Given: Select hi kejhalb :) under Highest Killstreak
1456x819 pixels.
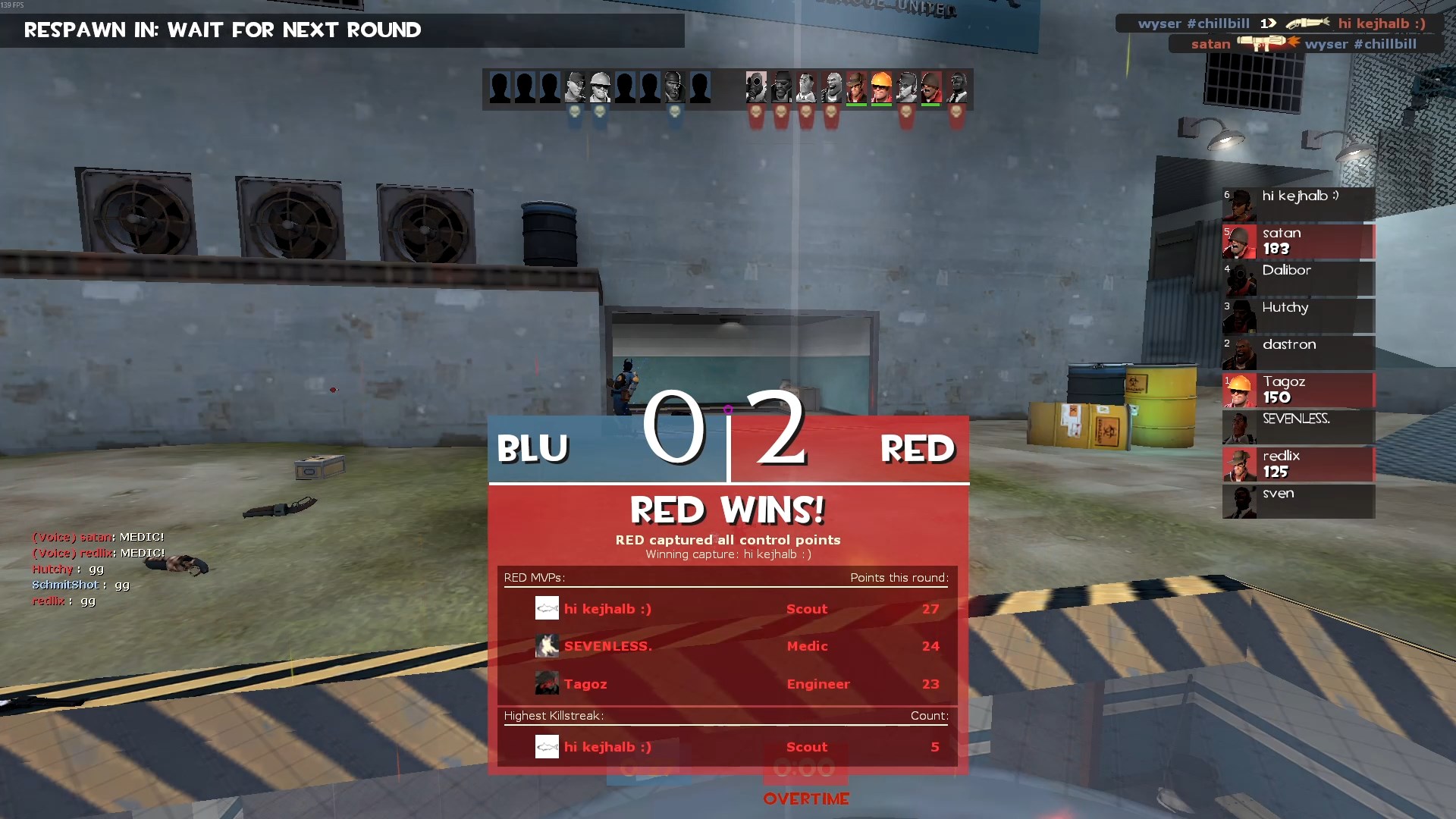Looking at the screenshot, I should [726, 747].
